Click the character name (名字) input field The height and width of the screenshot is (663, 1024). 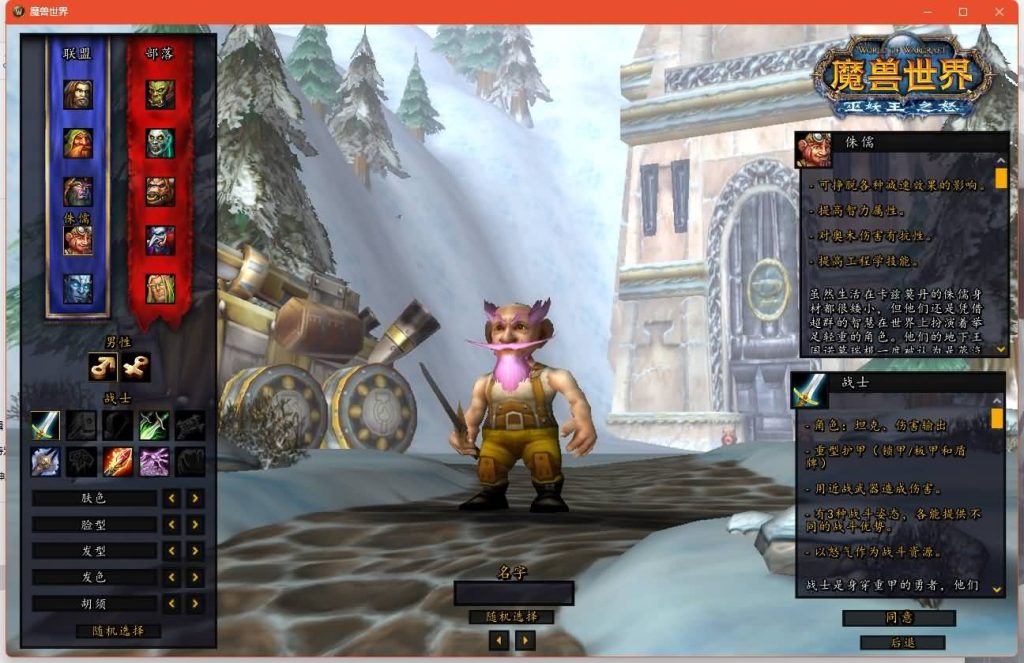[513, 593]
